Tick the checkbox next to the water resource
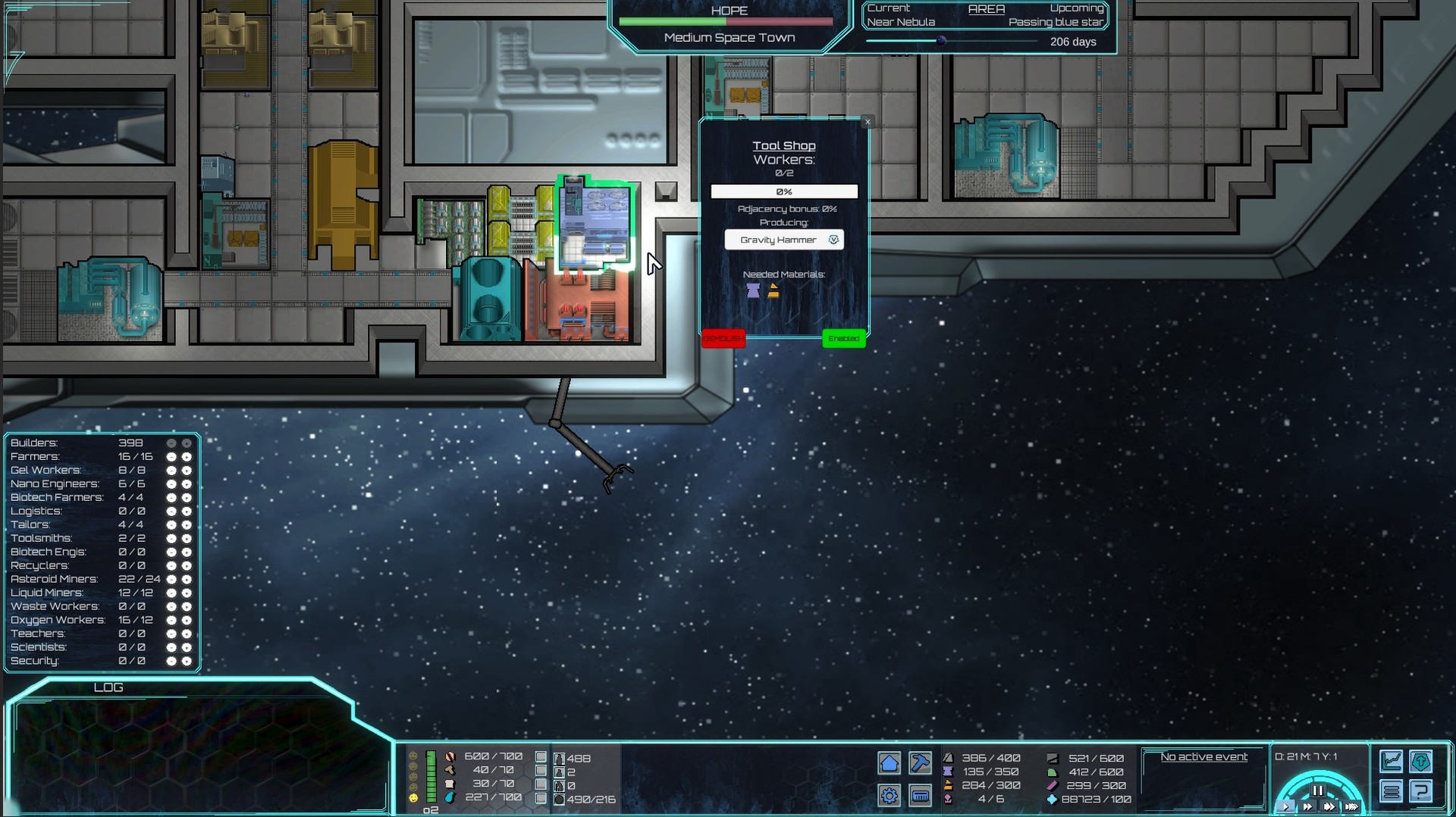Viewport: 1456px width, 817px height. click(x=541, y=797)
